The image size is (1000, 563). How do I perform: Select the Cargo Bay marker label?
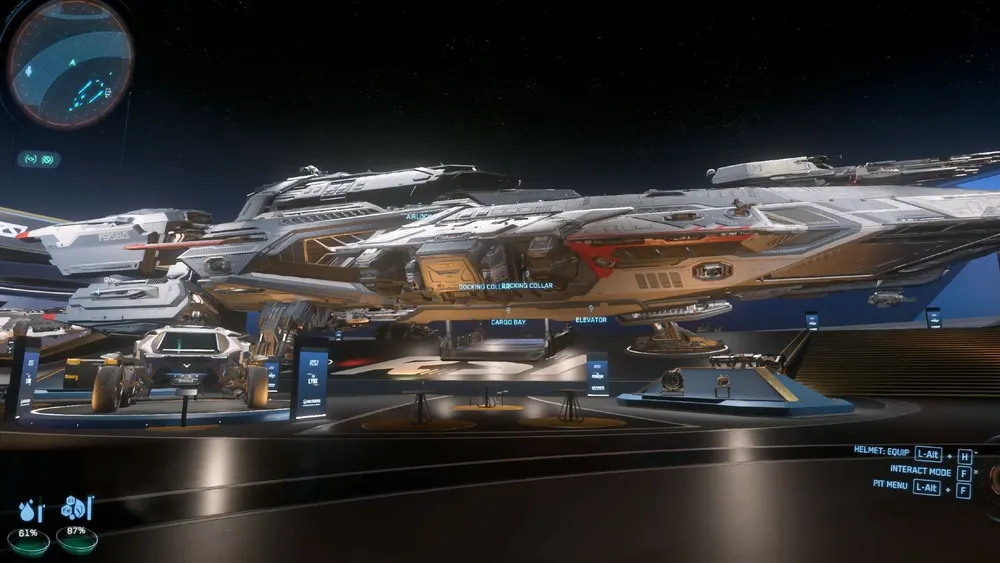coord(508,322)
